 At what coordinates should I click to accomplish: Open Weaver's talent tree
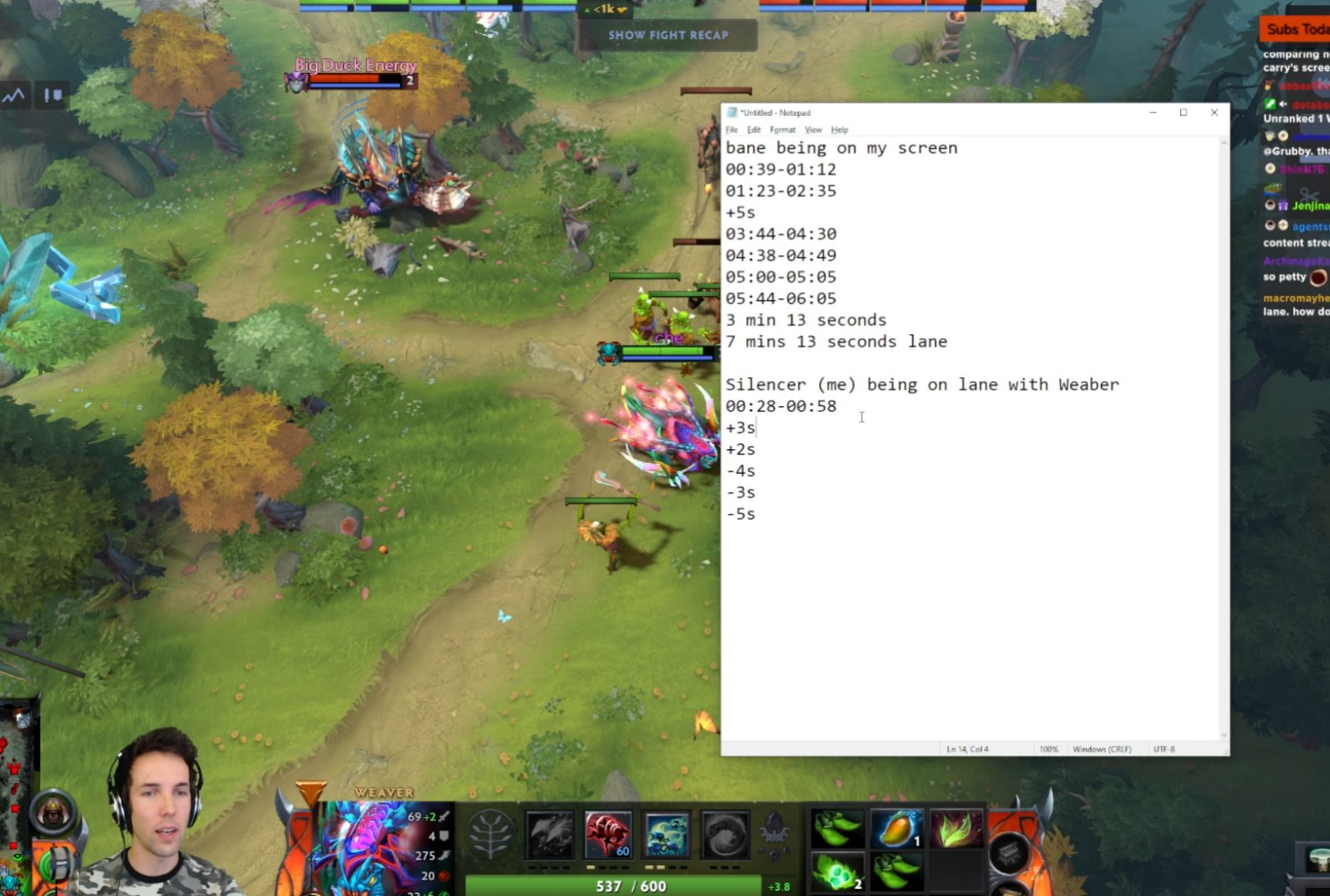[489, 834]
